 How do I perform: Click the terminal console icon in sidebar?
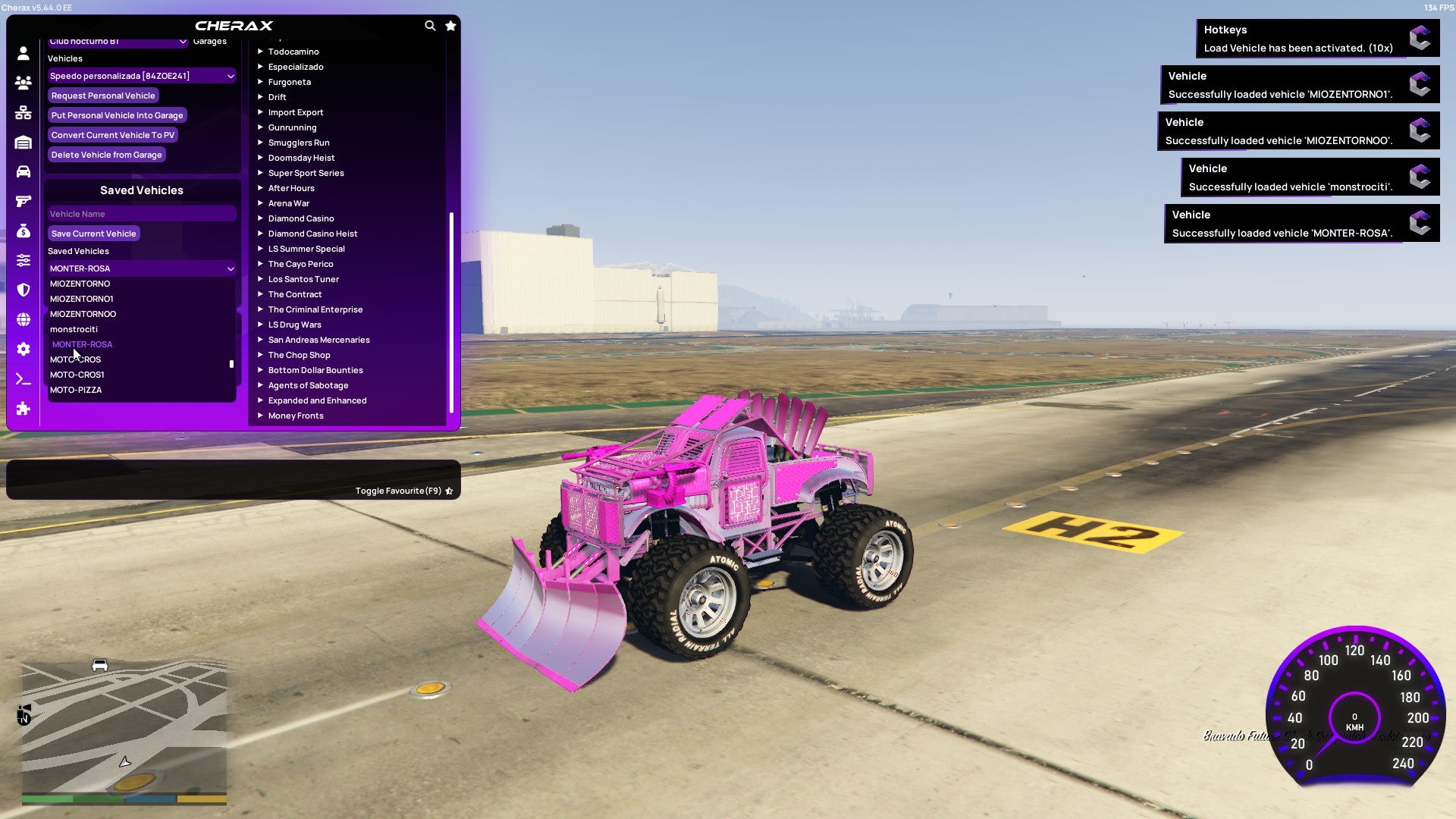pyautogui.click(x=23, y=378)
